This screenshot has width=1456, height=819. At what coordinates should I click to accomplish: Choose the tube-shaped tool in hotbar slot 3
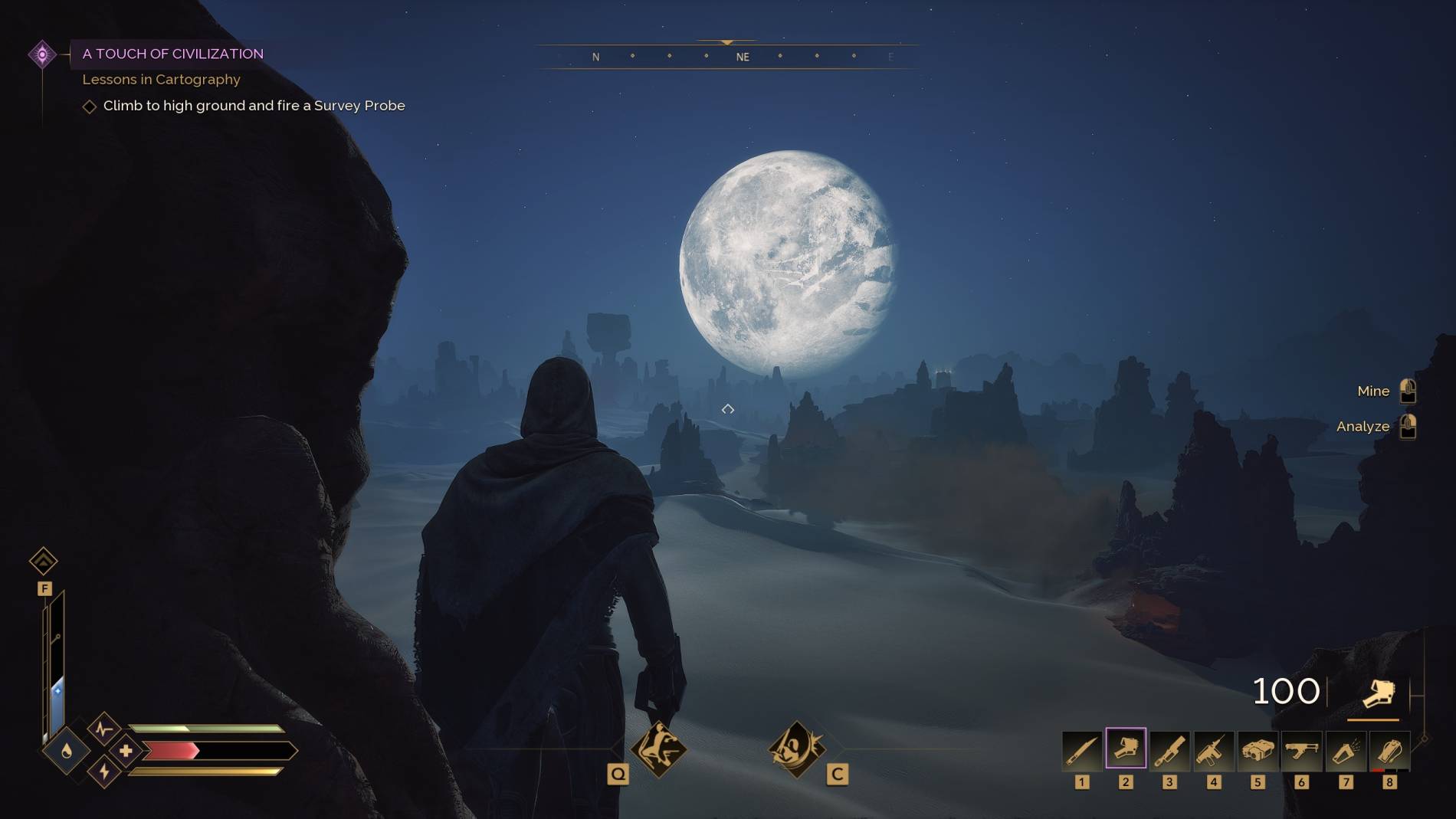click(x=1169, y=750)
